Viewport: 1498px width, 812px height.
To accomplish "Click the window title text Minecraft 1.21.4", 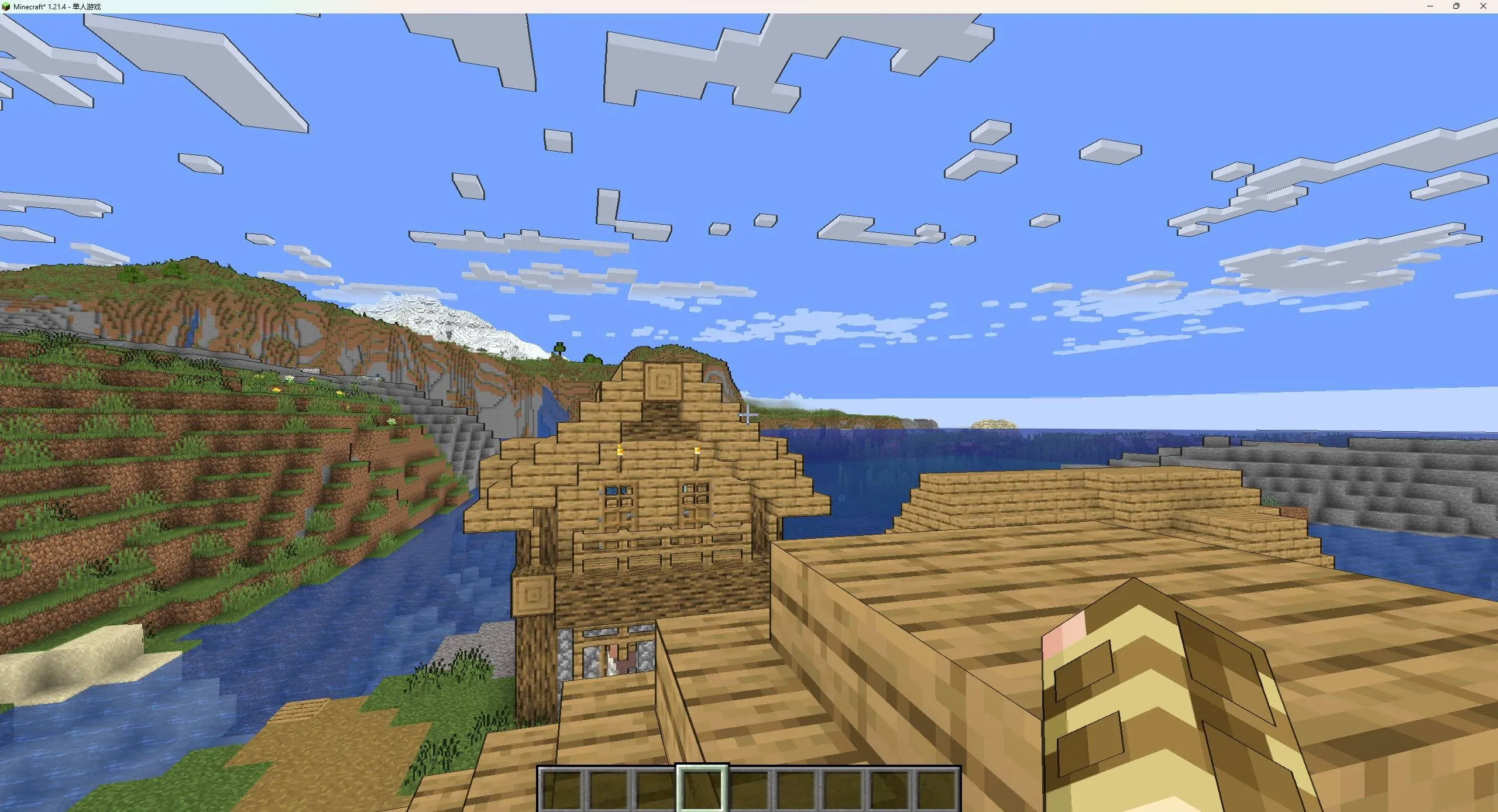I will [41, 6].
